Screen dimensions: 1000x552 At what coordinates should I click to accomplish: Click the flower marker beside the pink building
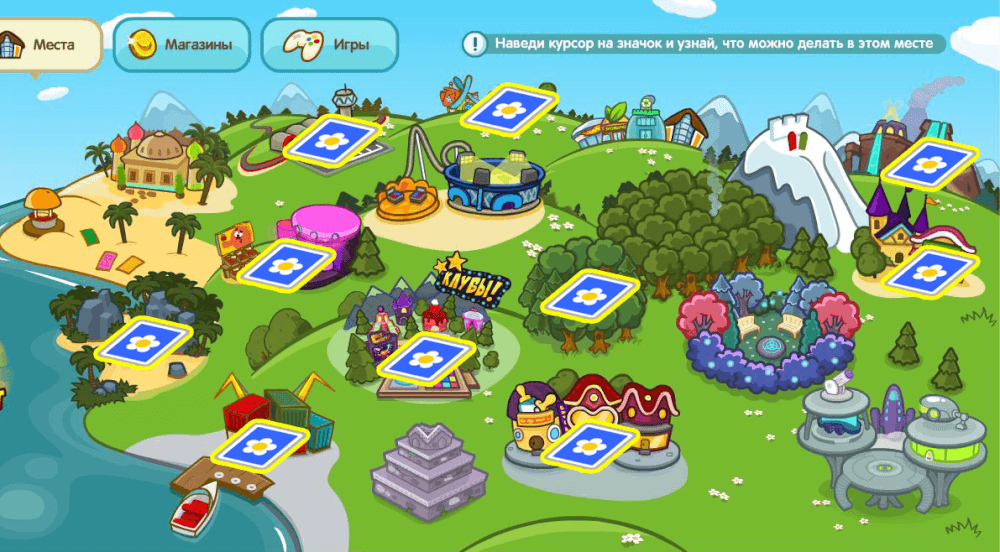point(287,265)
